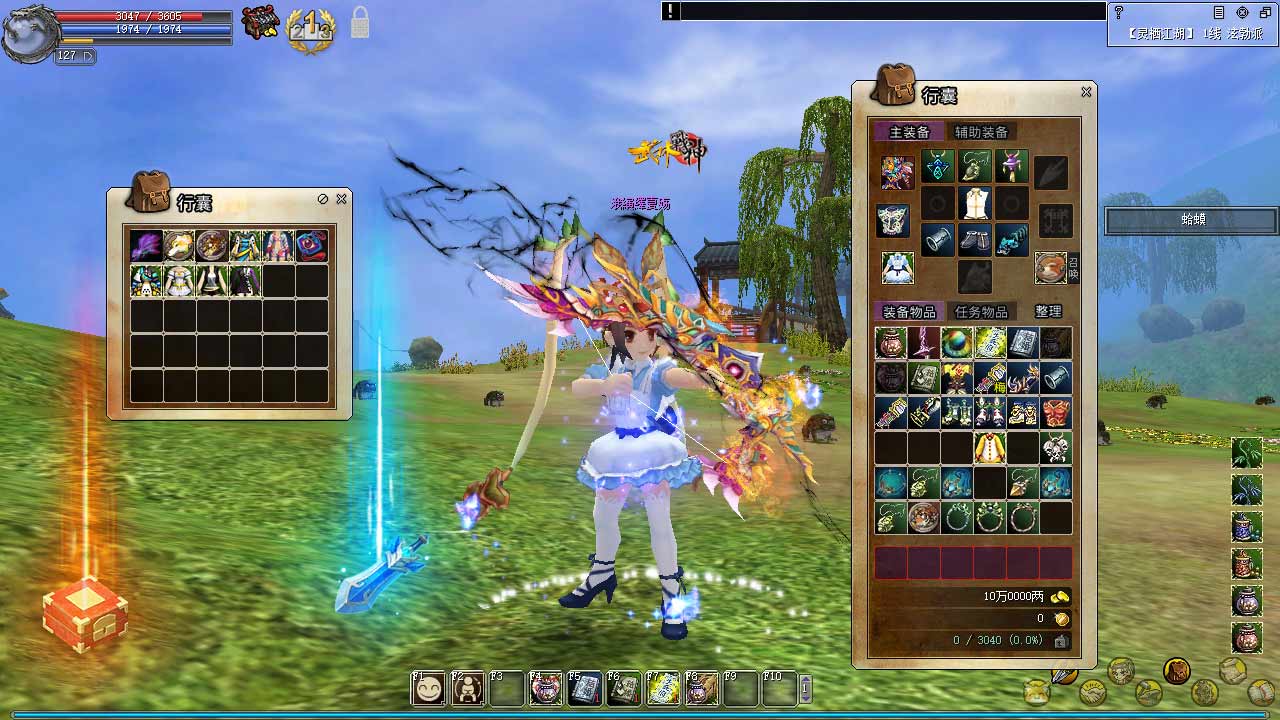Open the orange treasure chest icon

tap(85, 613)
